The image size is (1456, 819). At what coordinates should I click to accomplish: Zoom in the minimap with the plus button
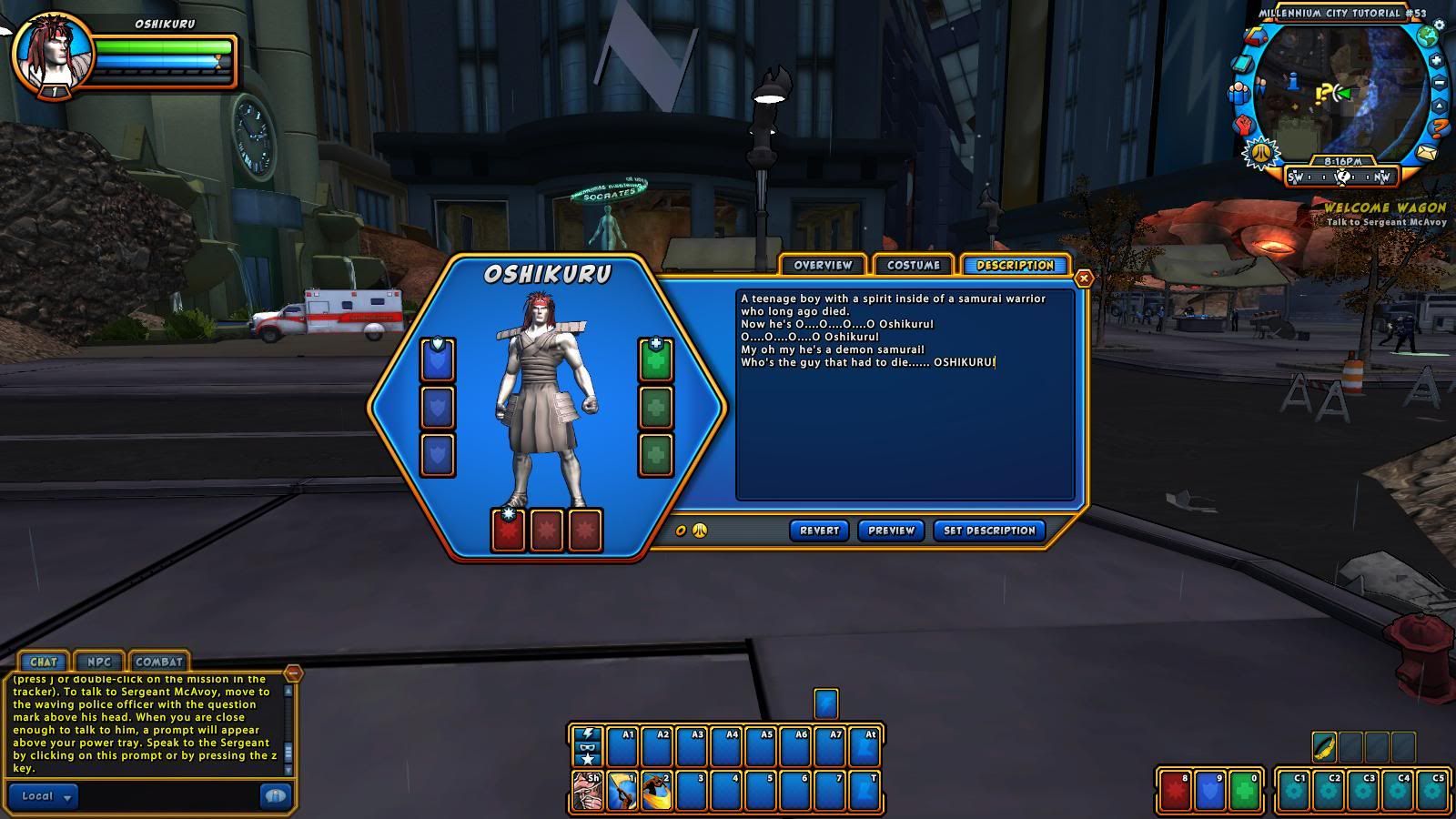point(1436,61)
